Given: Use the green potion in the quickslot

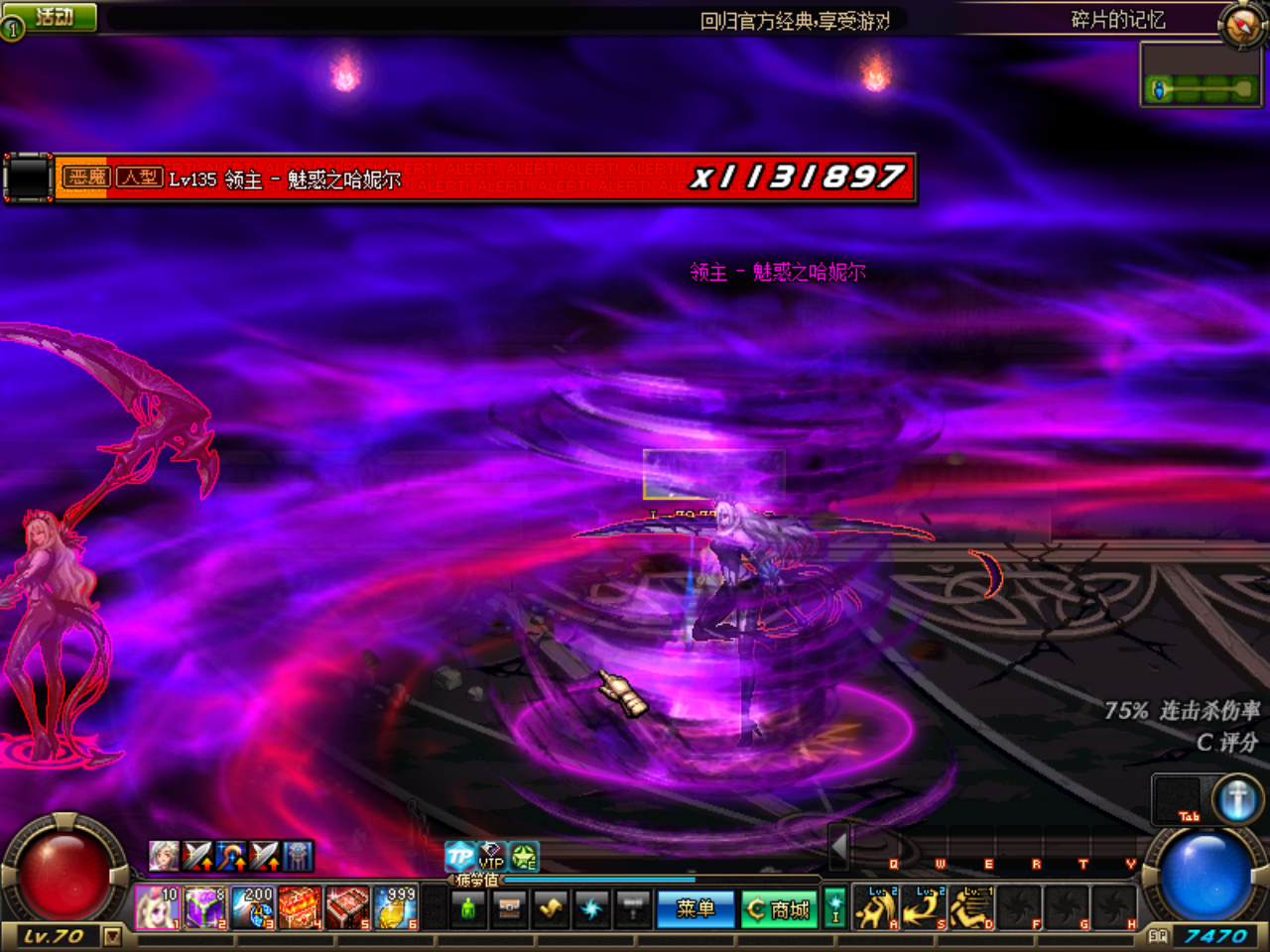Looking at the screenshot, I should pyautogui.click(x=468, y=907).
